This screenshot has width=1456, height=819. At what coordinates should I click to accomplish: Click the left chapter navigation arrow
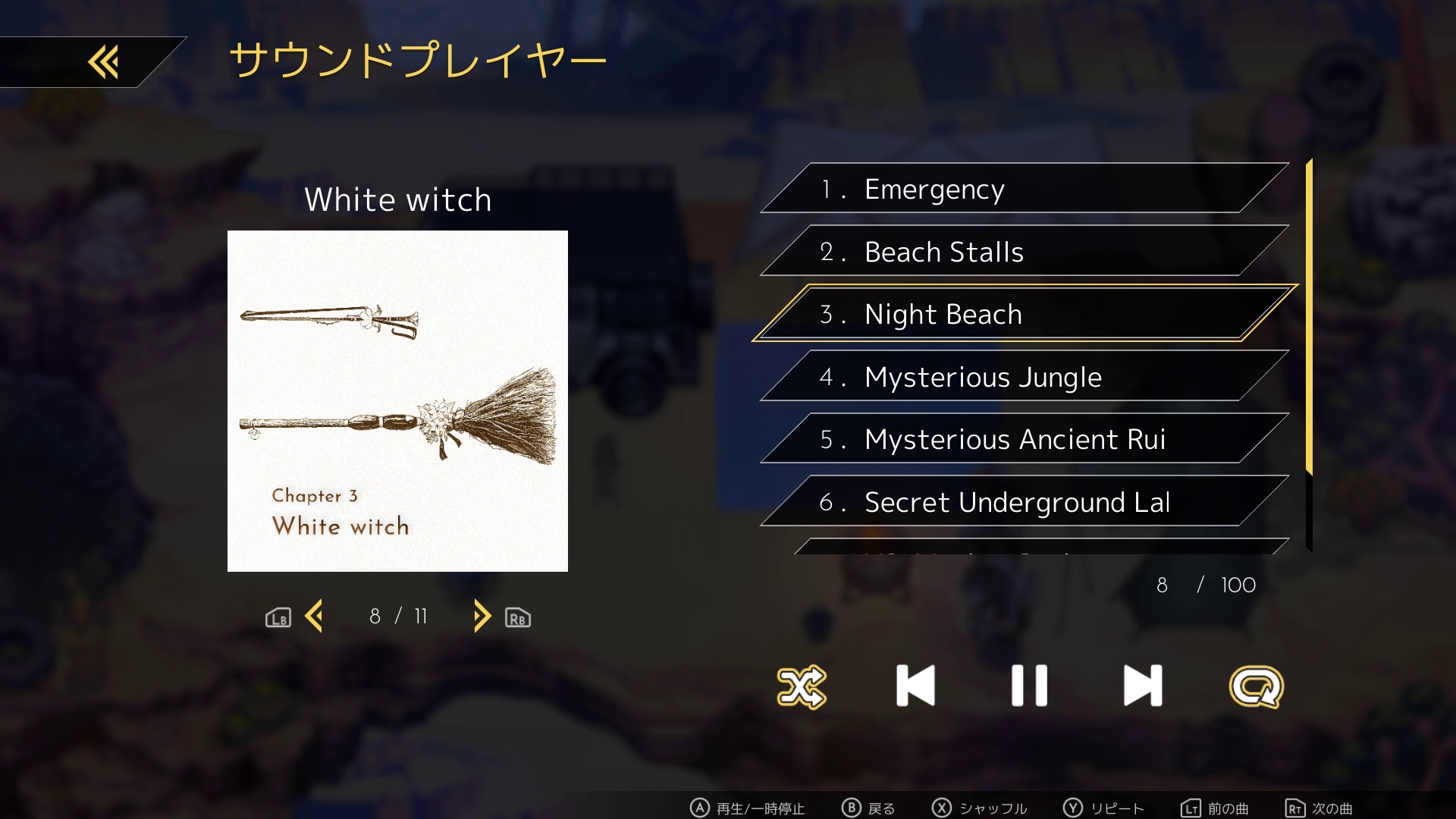tap(315, 617)
